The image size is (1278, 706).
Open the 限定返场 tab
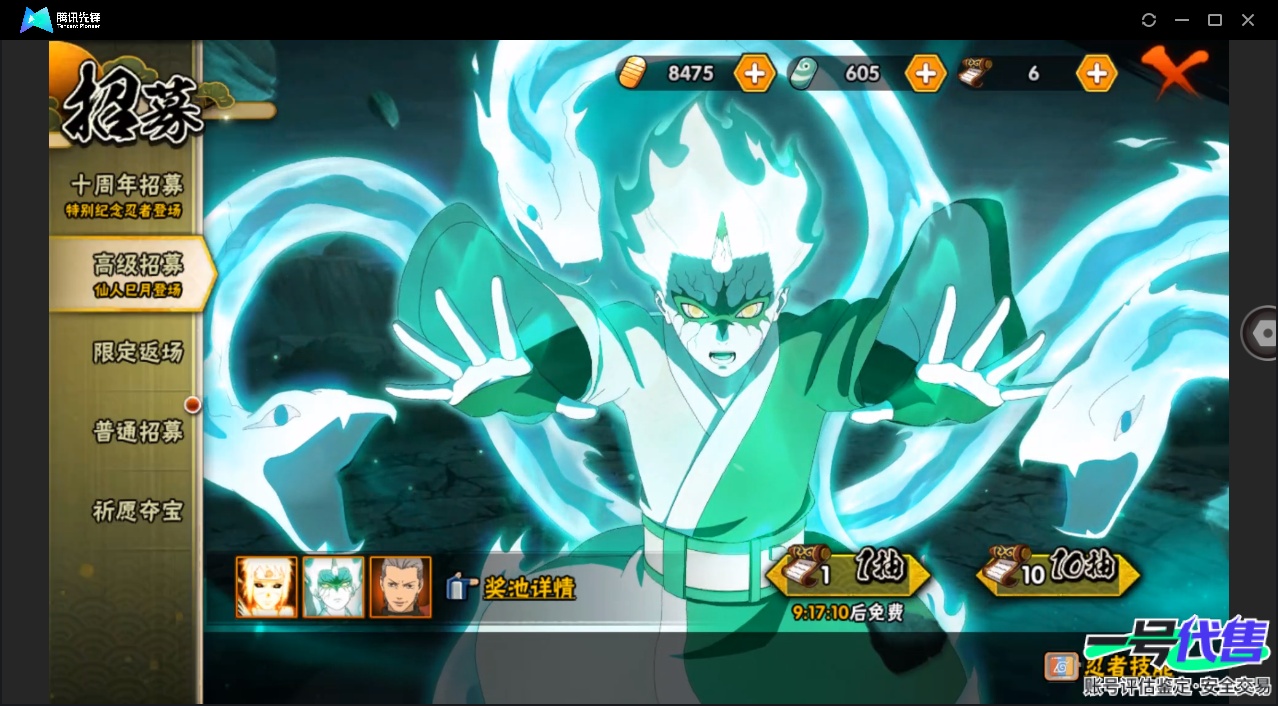click(x=137, y=352)
